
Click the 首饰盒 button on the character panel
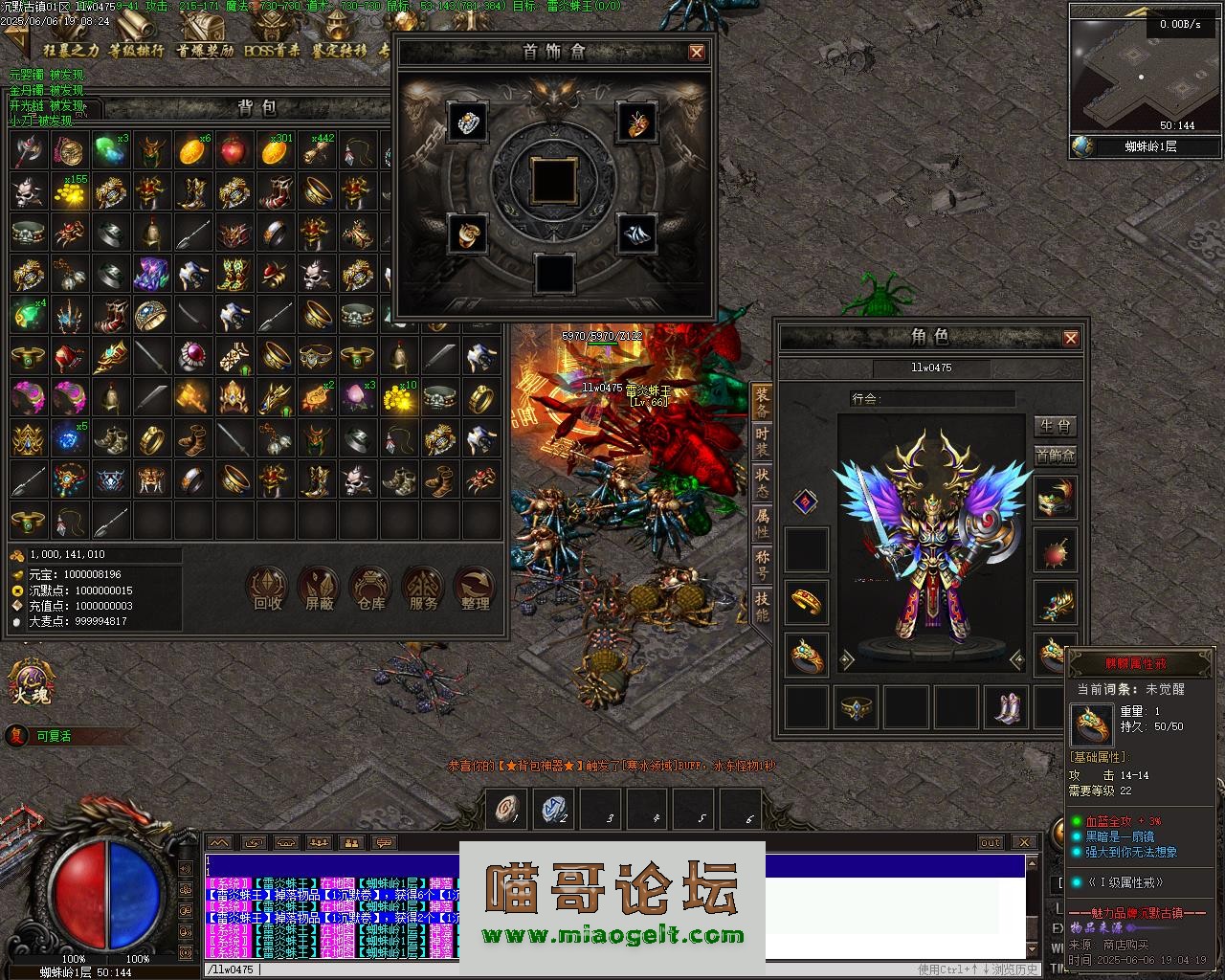pyautogui.click(x=1055, y=456)
